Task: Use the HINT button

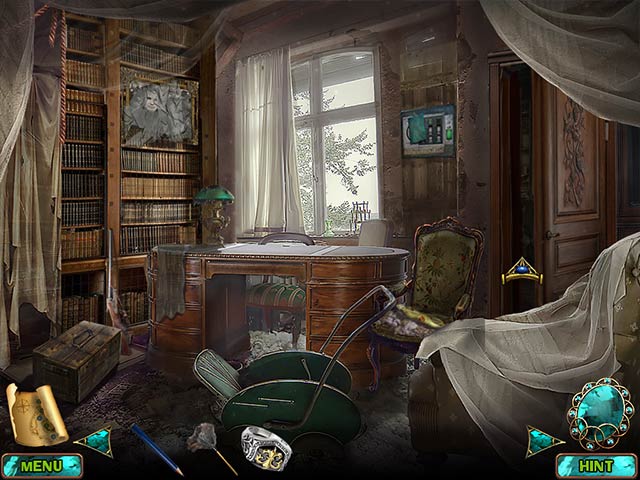Action: point(596,466)
